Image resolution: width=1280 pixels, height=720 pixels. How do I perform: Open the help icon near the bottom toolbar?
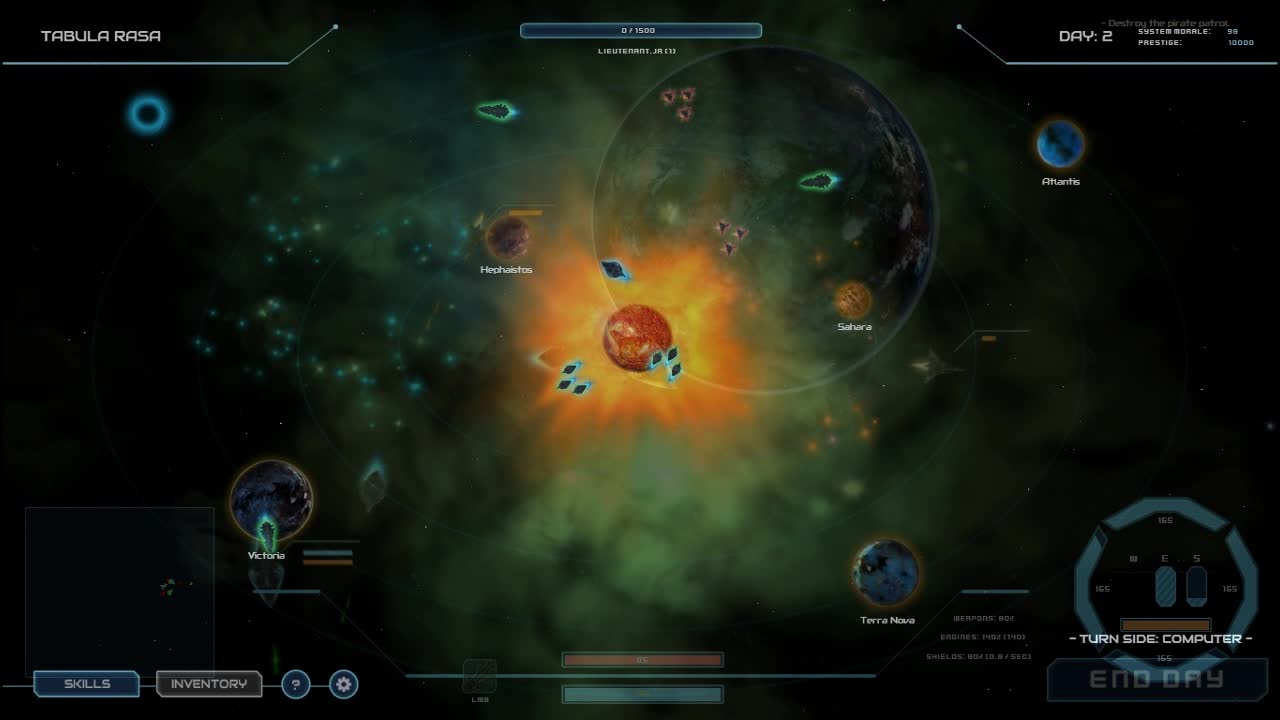295,684
